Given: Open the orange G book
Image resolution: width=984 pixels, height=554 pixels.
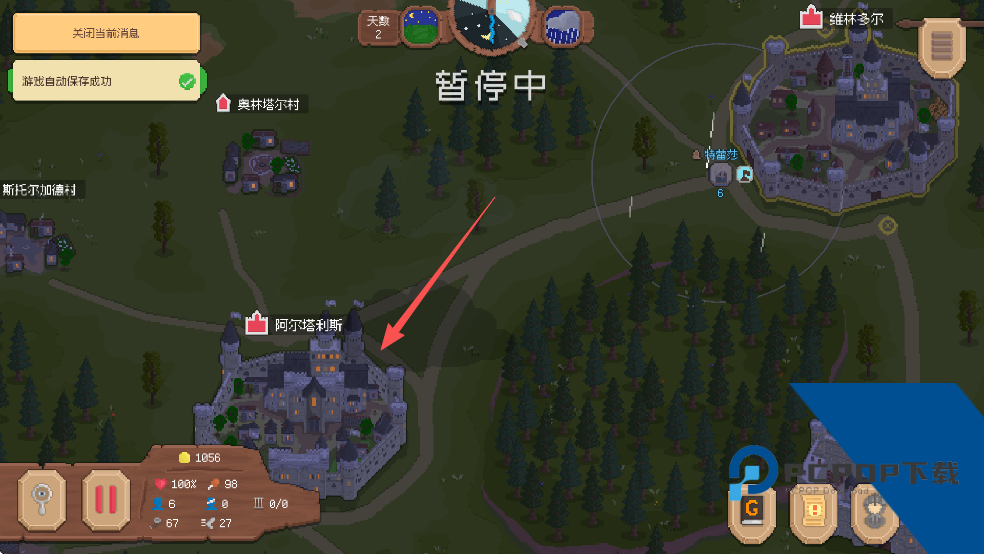Looking at the screenshot, I should pos(753,509).
